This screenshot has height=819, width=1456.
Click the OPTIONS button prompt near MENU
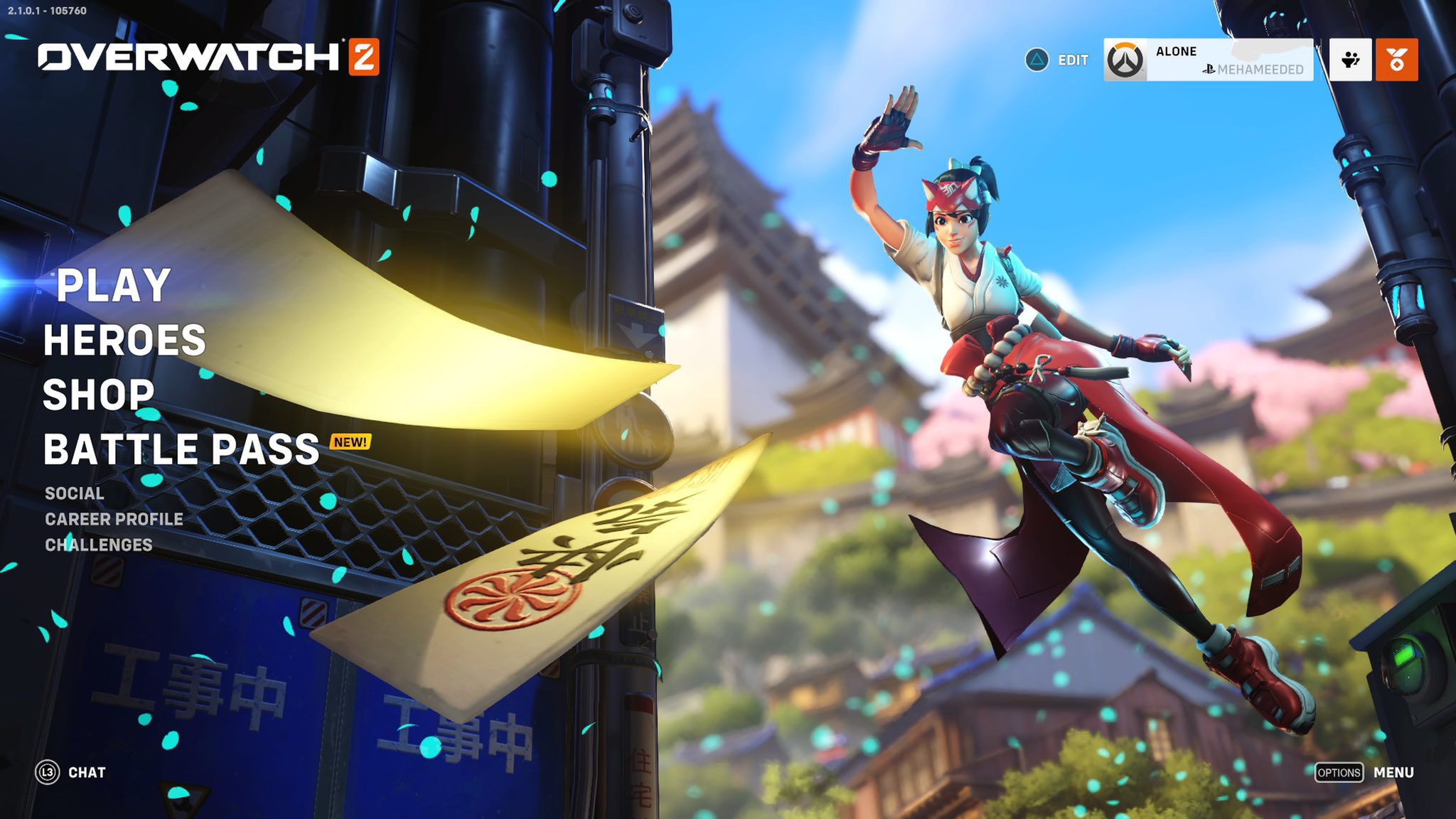tap(1340, 771)
